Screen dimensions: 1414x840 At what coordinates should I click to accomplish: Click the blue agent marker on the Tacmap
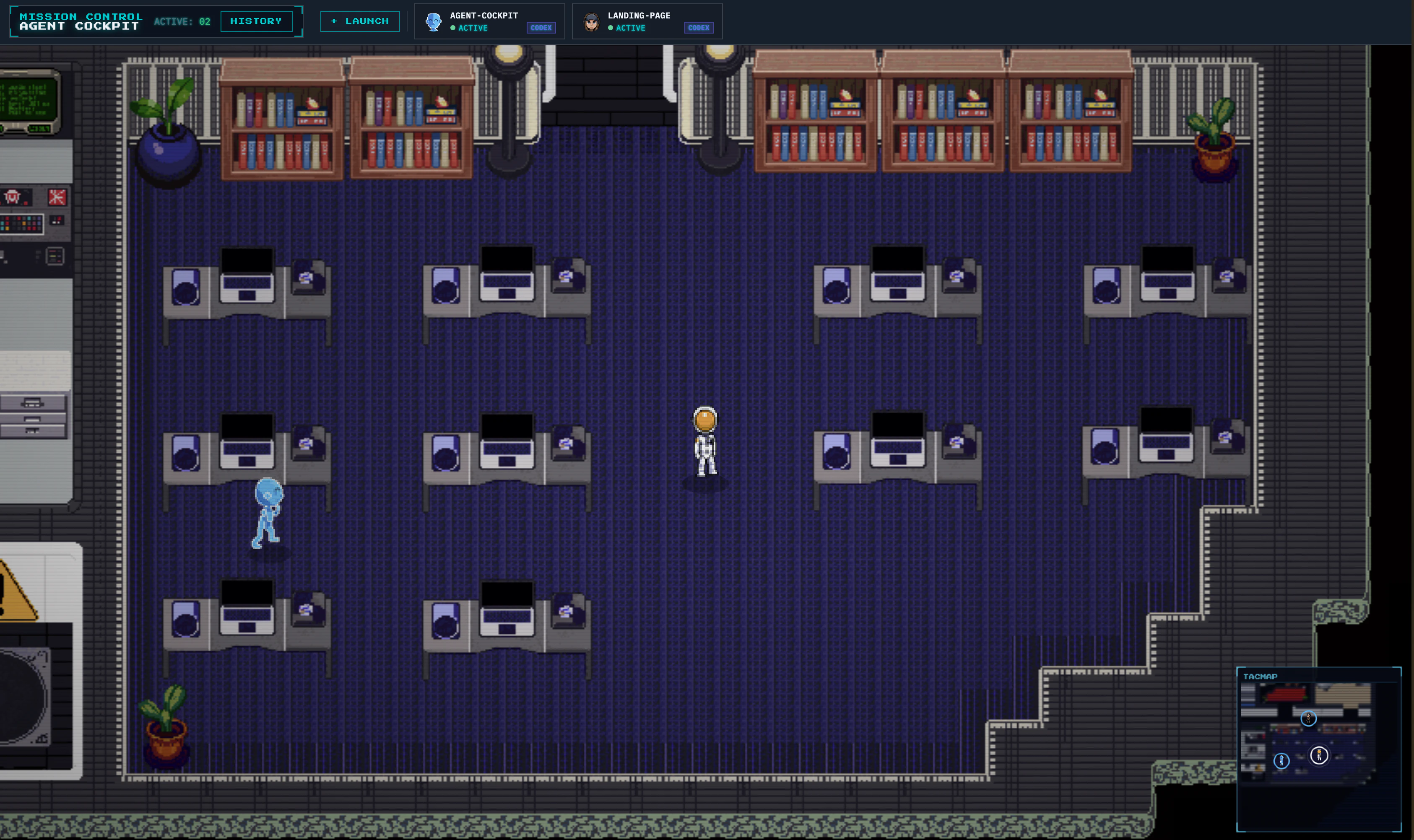click(1281, 761)
